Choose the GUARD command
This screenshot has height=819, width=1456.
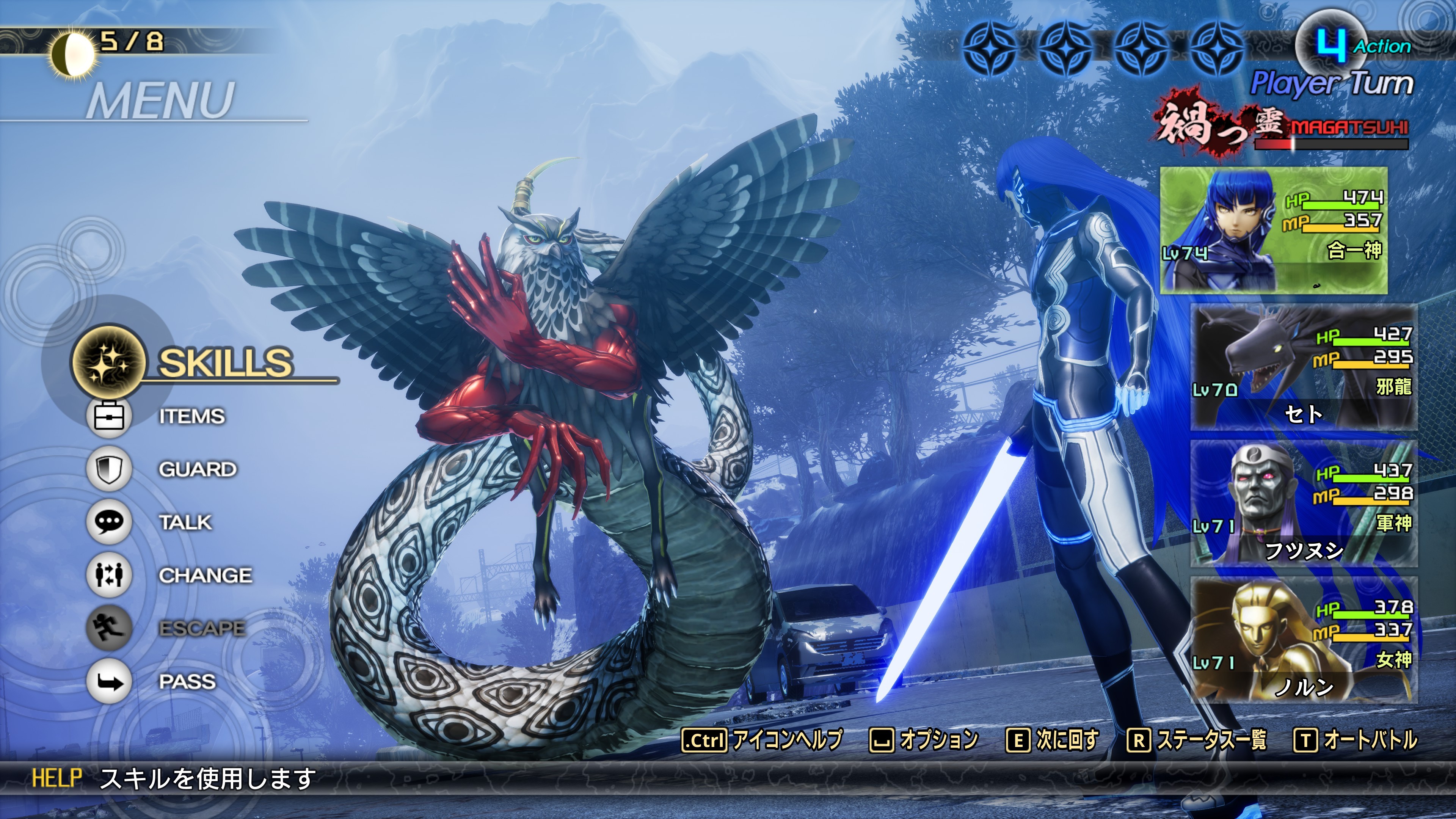pyautogui.click(x=197, y=469)
